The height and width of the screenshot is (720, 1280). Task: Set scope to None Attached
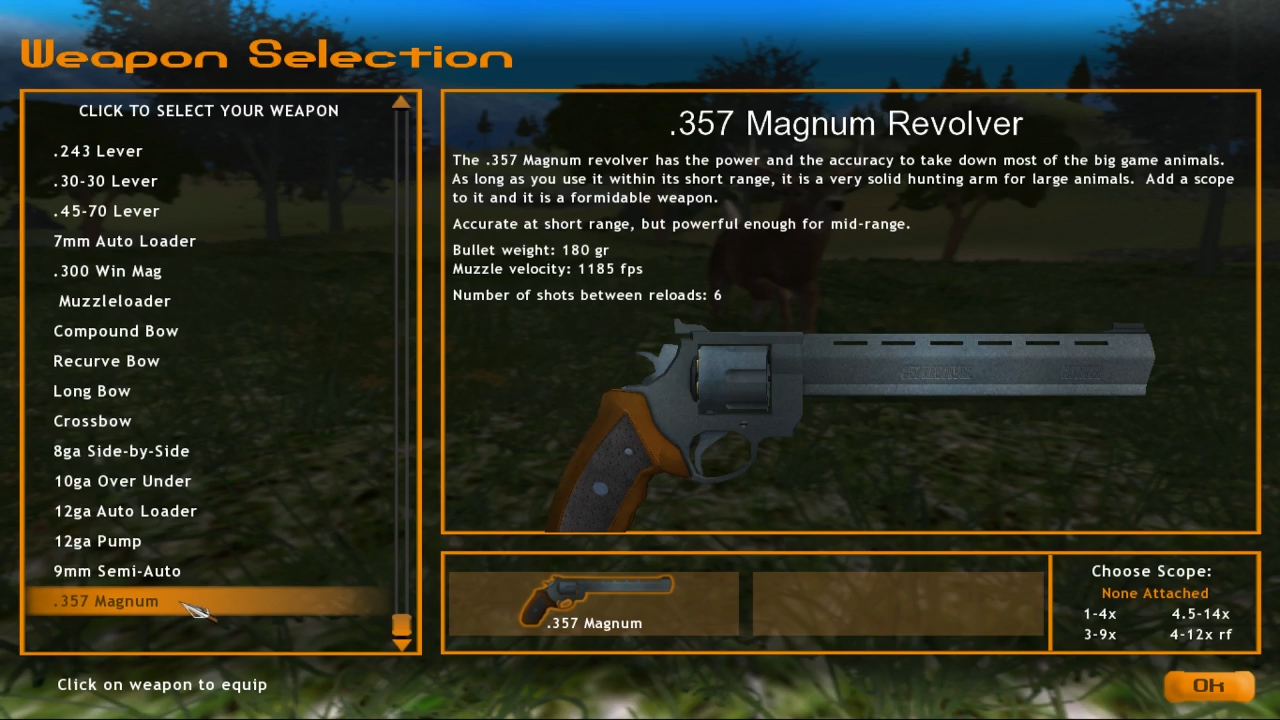(x=1154, y=592)
